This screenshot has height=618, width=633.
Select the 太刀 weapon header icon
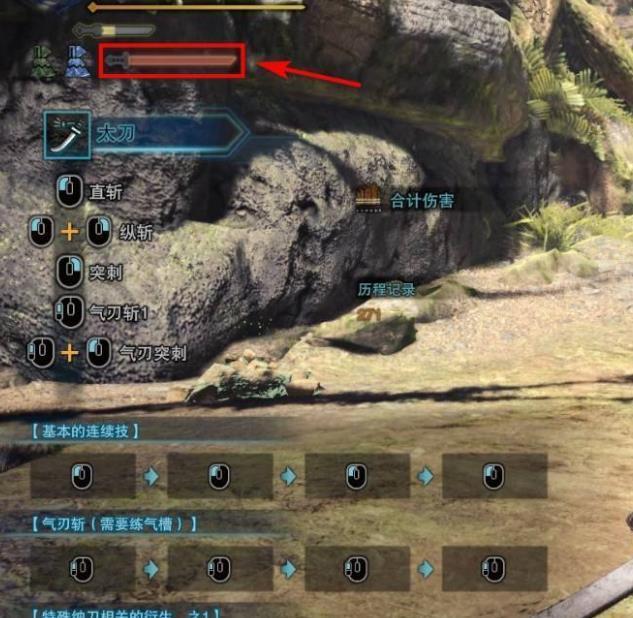pos(67,134)
